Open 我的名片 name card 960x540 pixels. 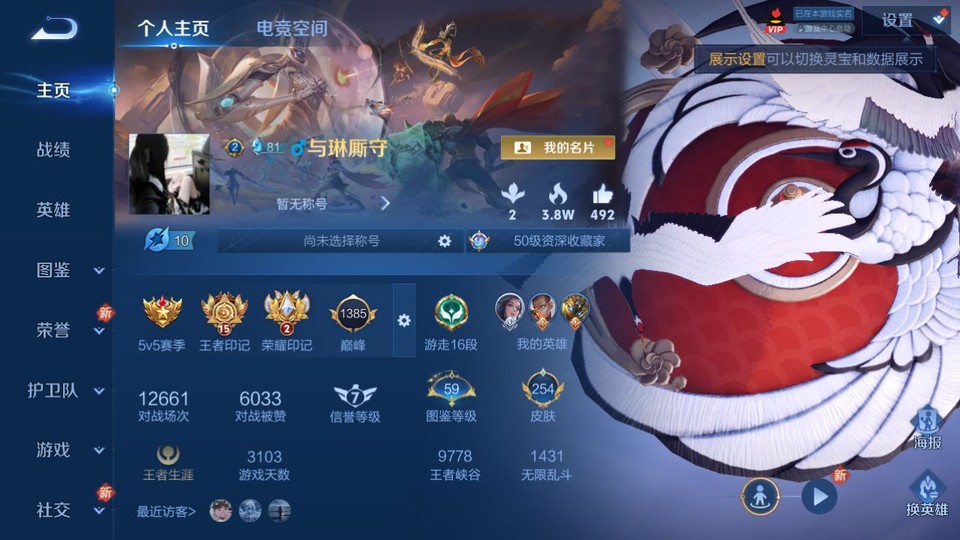(558, 148)
